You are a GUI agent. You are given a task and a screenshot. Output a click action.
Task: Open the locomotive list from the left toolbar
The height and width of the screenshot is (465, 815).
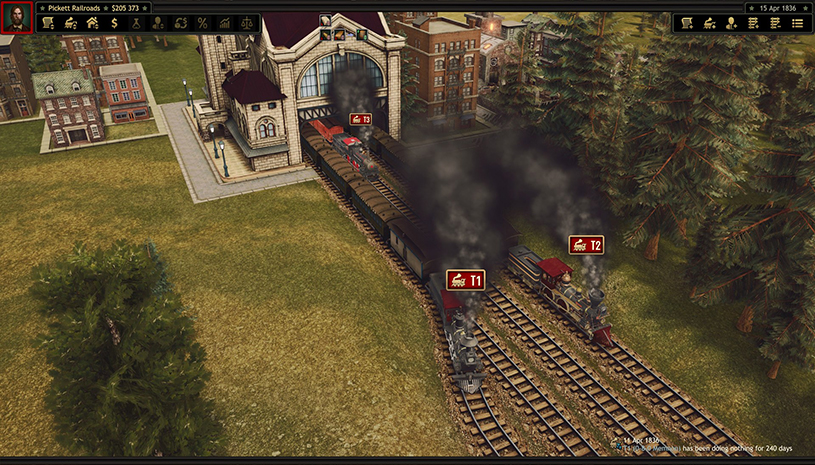70,23
